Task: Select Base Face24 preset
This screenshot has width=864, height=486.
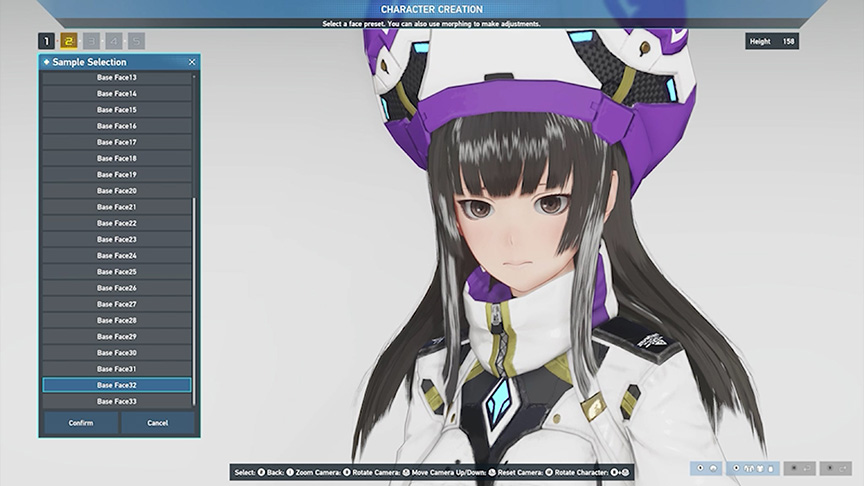Action: point(117,256)
